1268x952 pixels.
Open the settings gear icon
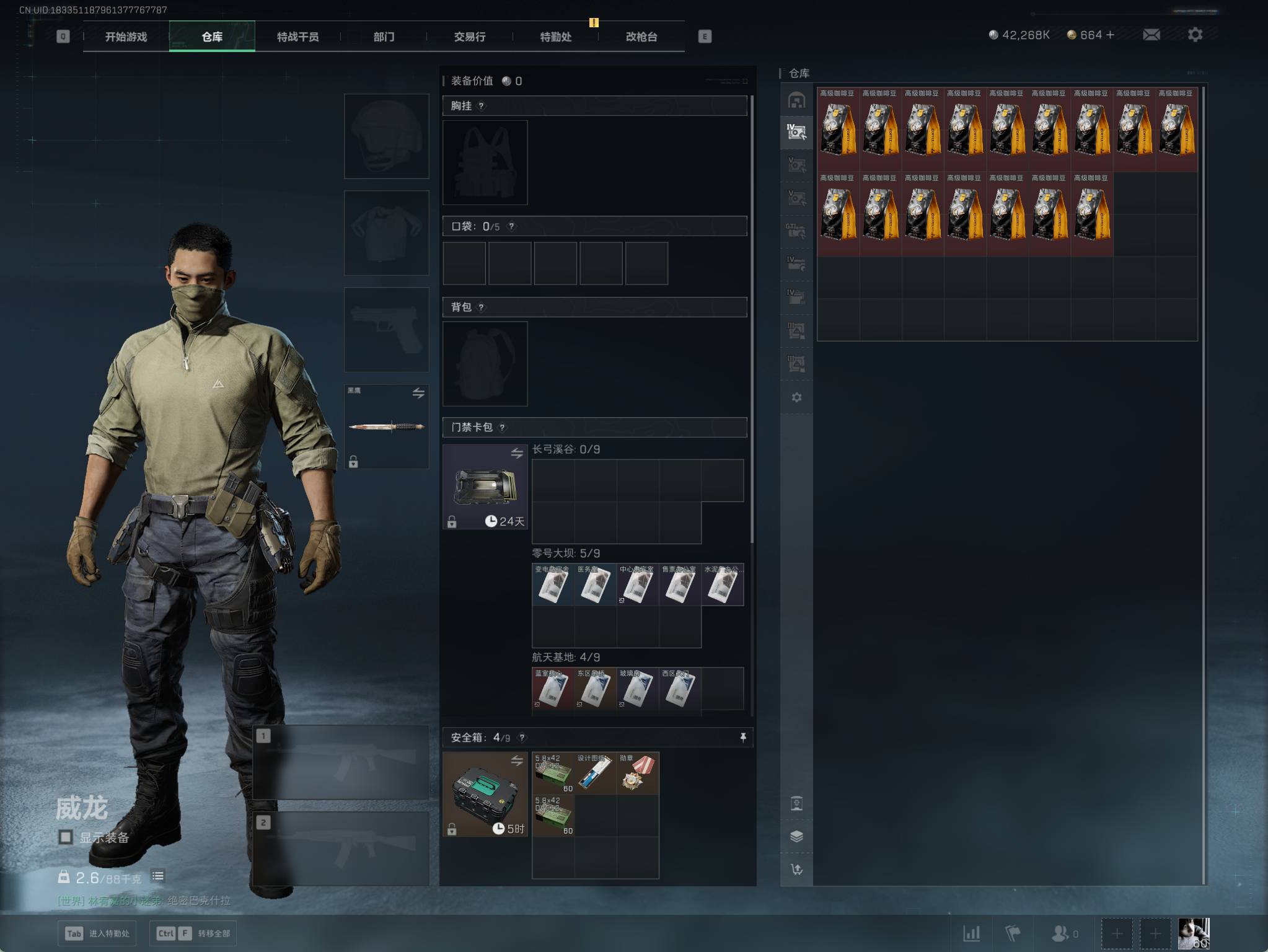point(1195,35)
